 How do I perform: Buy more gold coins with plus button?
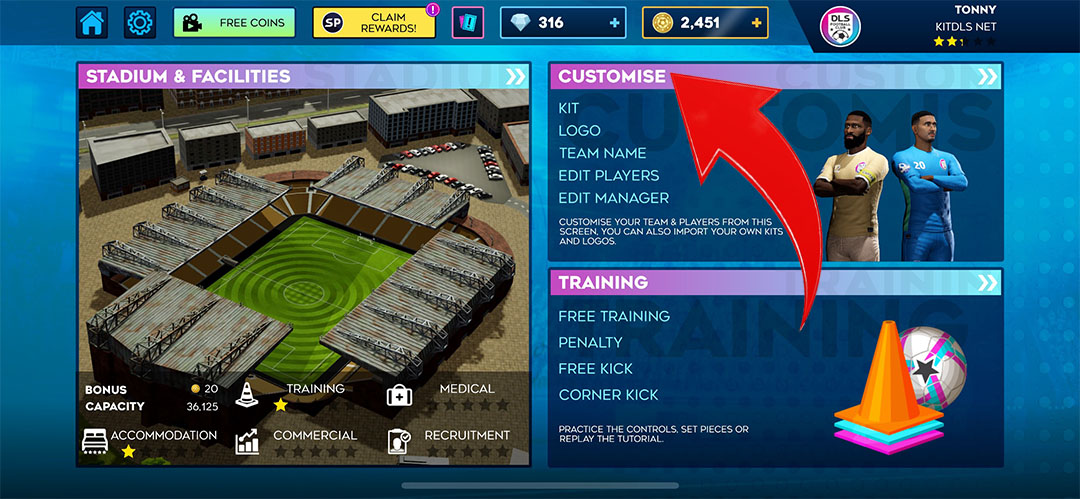click(756, 22)
